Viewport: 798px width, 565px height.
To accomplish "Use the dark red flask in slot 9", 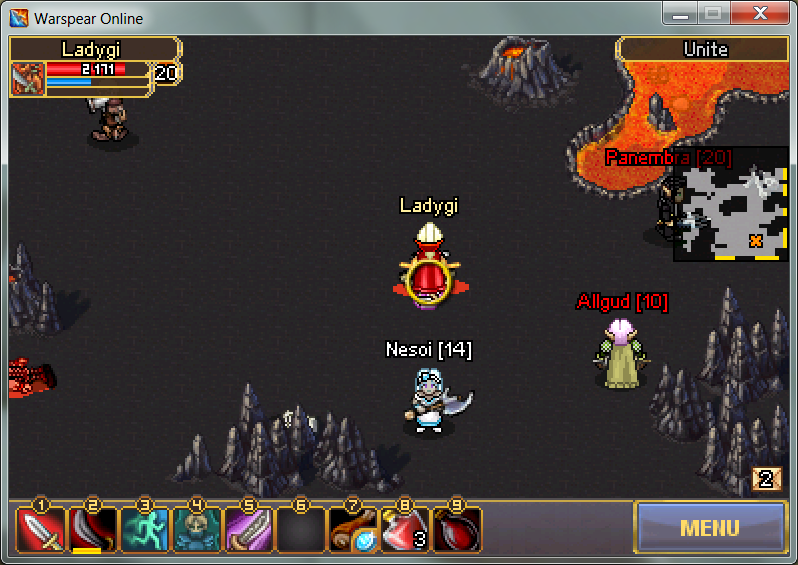I will click(457, 530).
